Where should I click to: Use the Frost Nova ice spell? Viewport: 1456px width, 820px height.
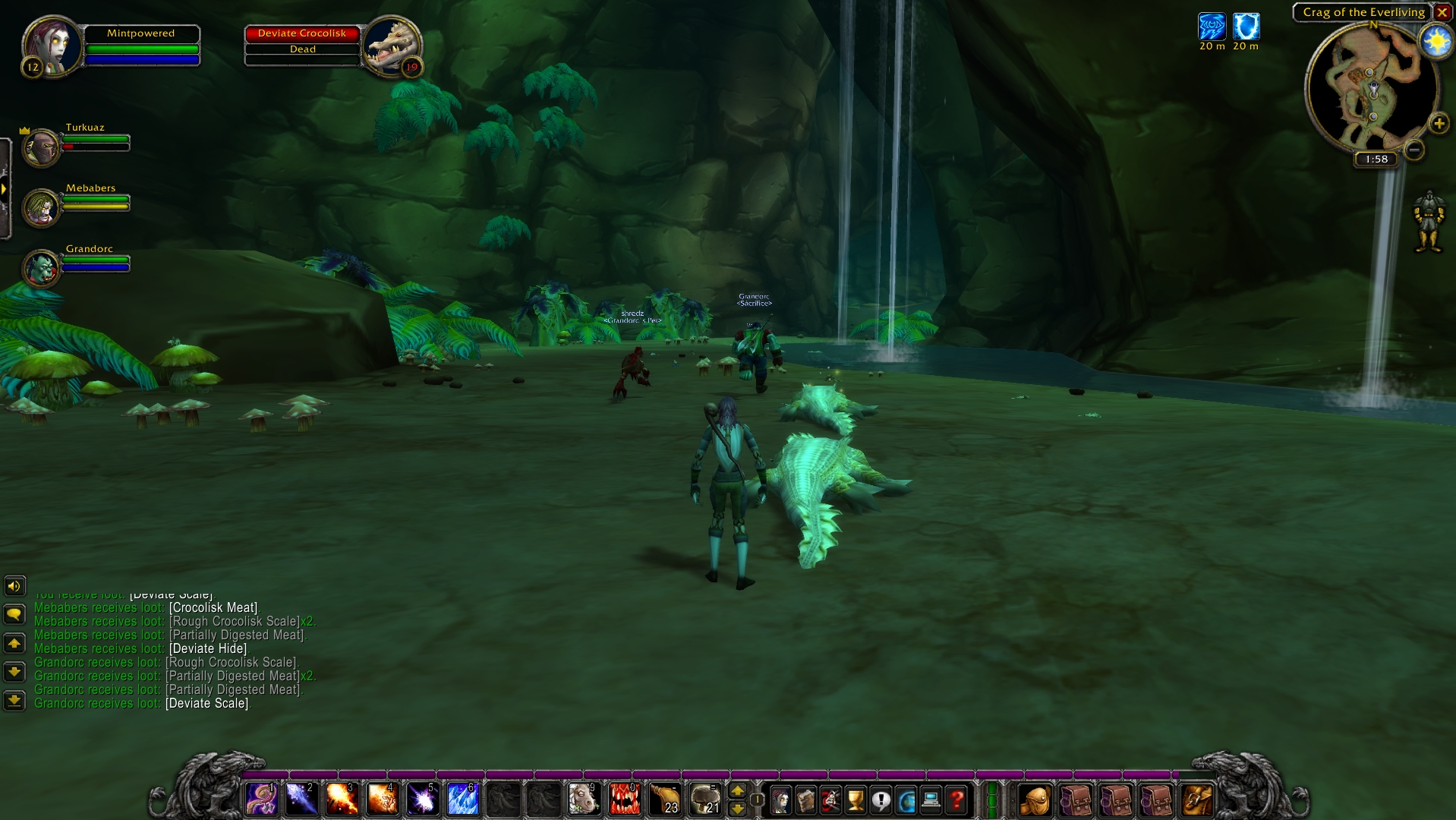click(462, 799)
